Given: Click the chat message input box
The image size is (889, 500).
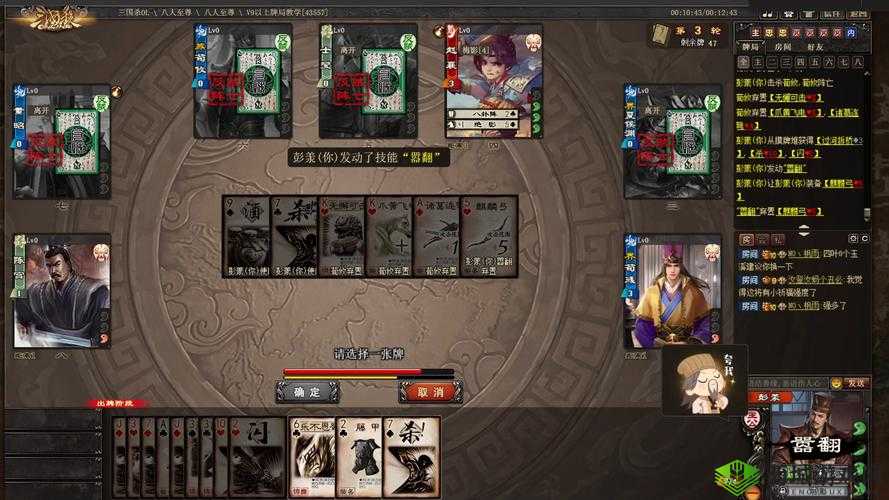Looking at the screenshot, I should tap(790, 383).
